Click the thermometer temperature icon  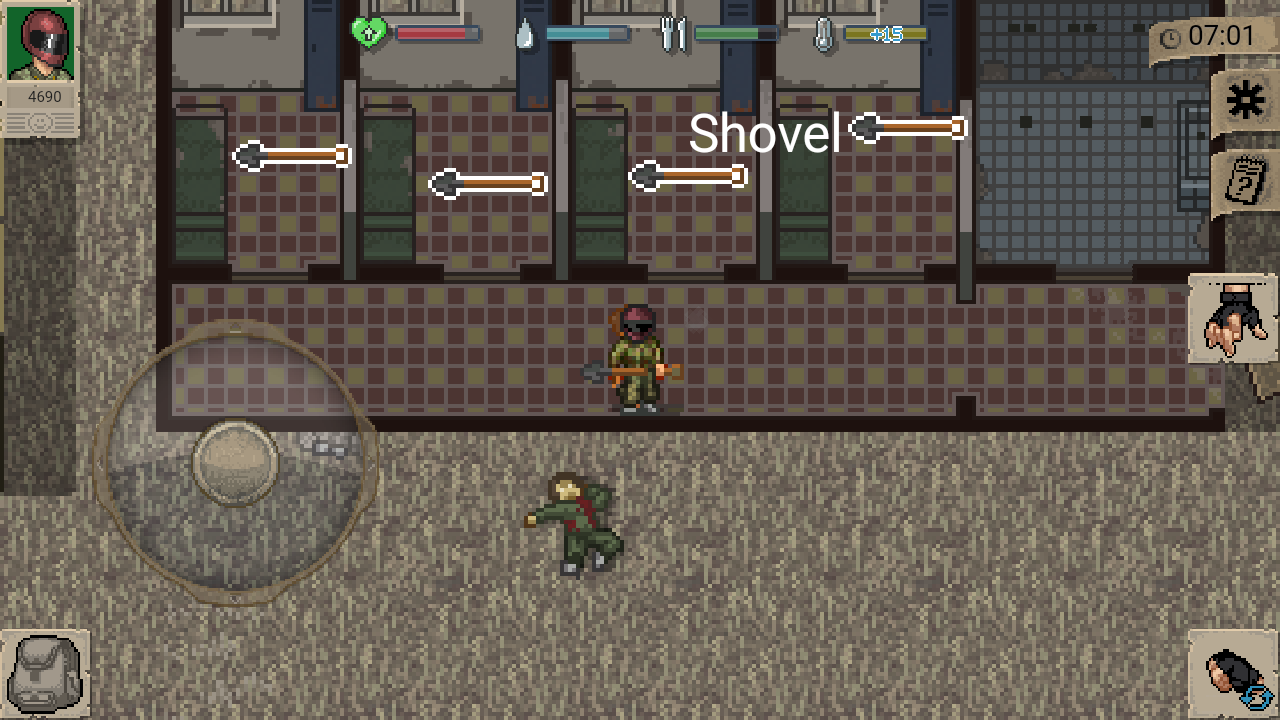823,32
